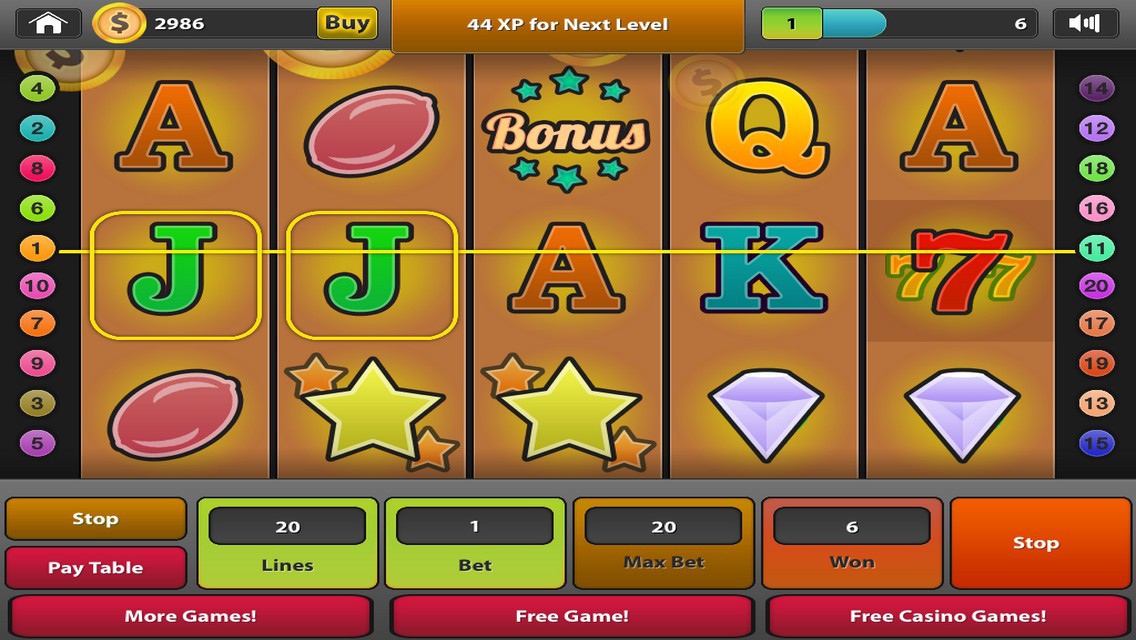Select the Max Bet button
The height and width of the screenshot is (640, 1136).
click(x=664, y=543)
